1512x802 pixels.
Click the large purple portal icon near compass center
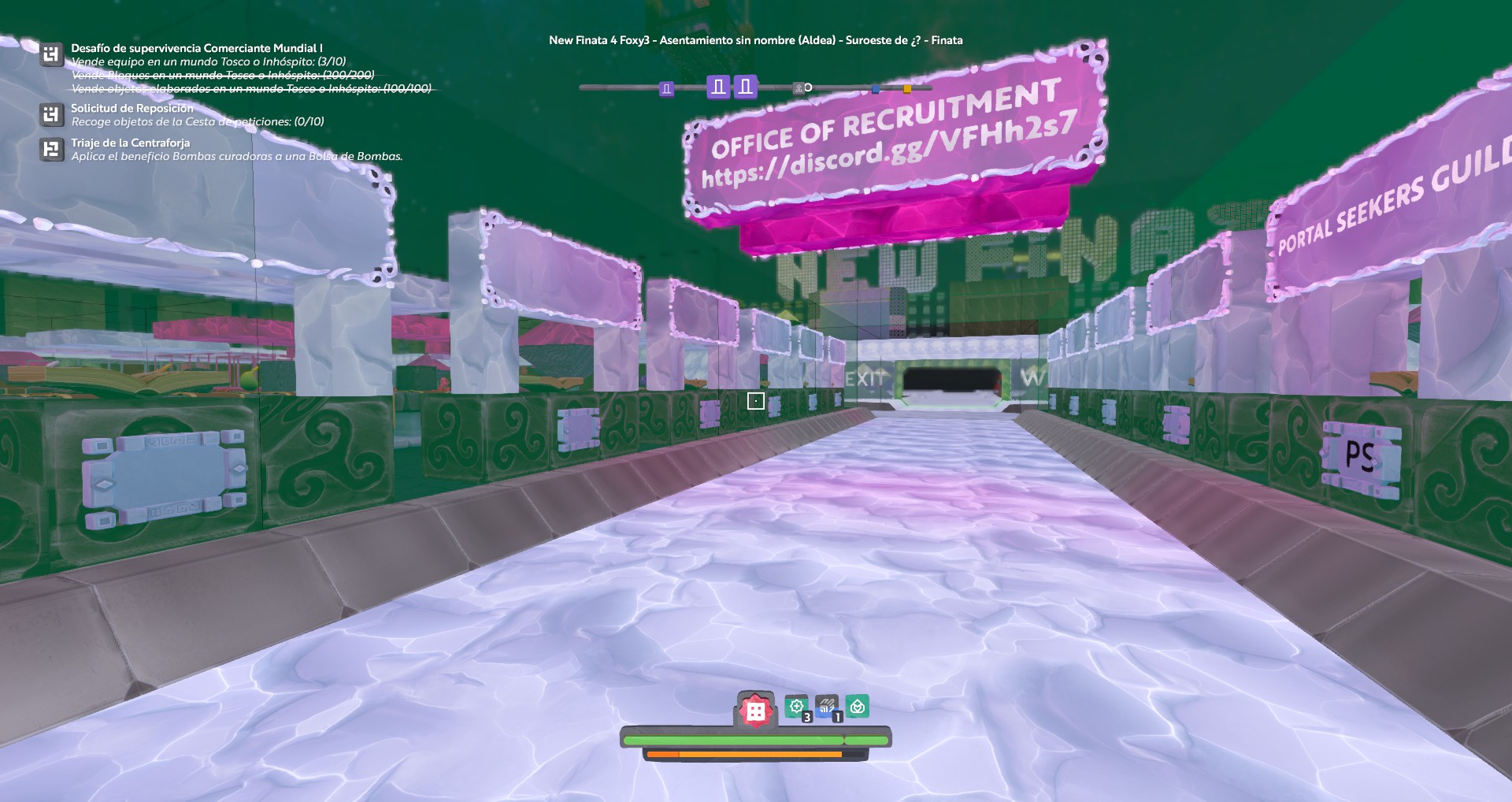718,87
